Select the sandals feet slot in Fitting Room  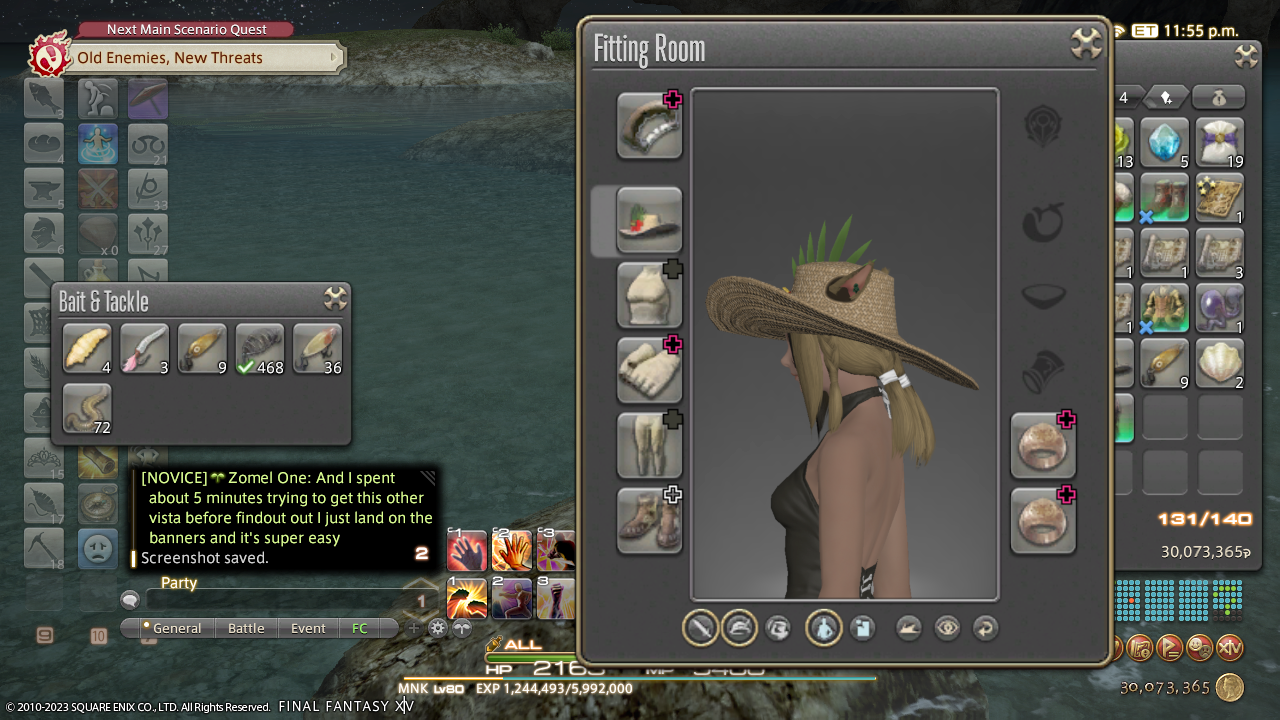tap(649, 520)
